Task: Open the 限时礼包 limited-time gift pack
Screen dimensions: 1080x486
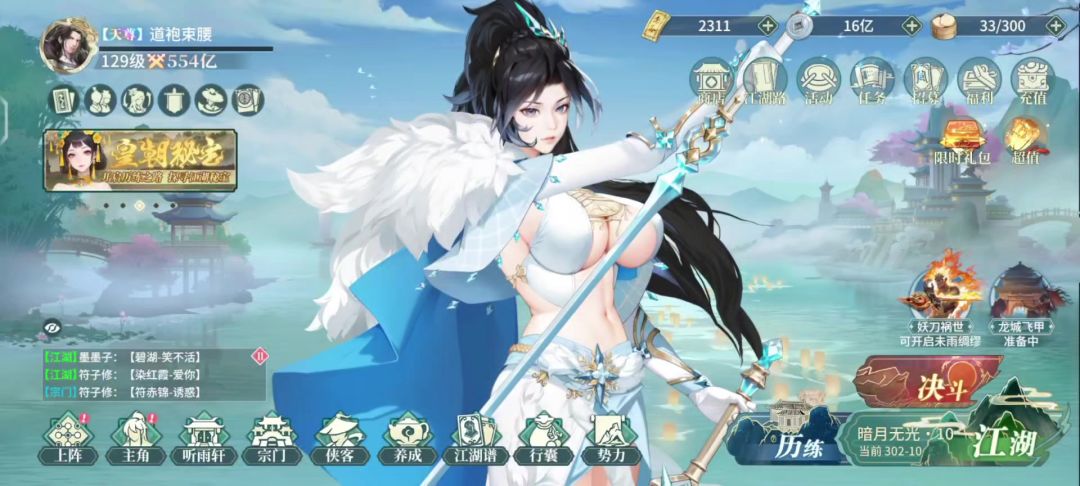Action: [x=961, y=142]
